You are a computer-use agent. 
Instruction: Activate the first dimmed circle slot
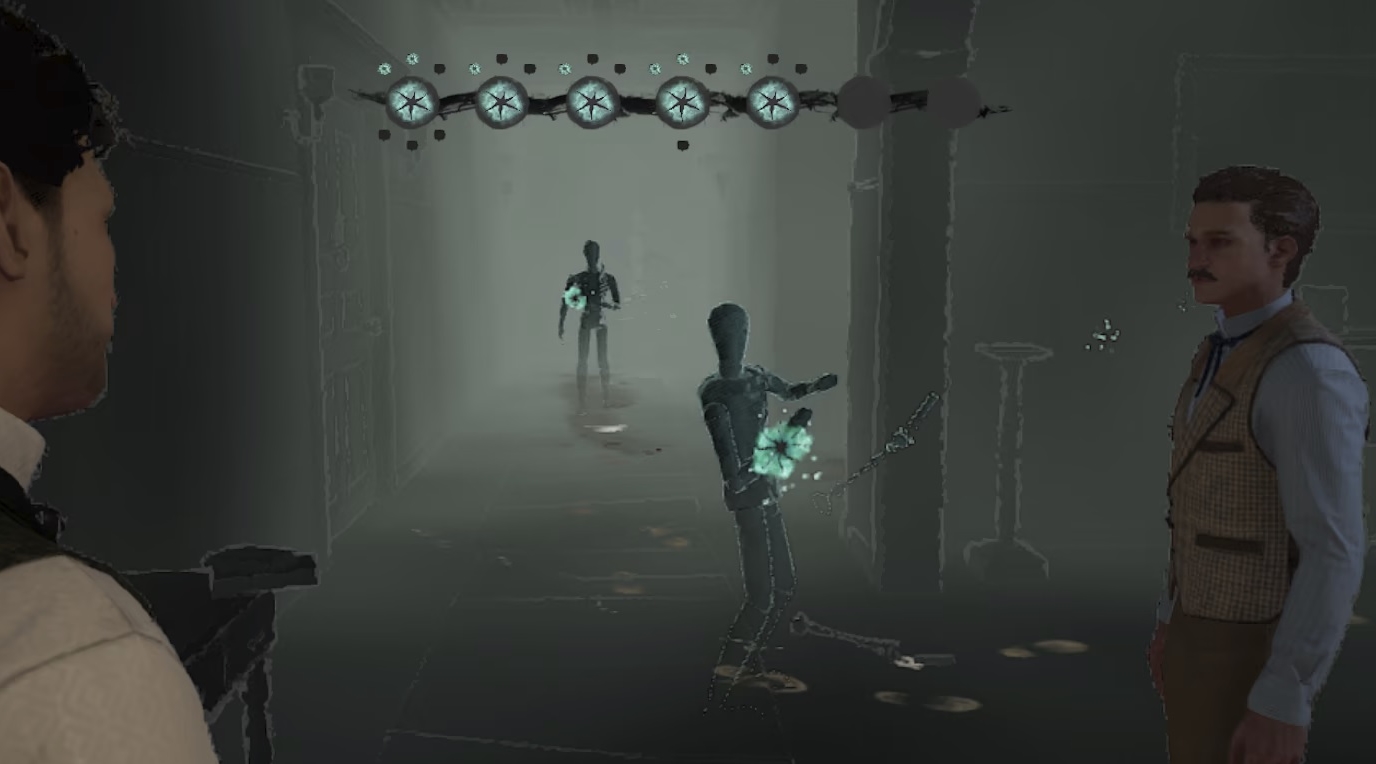(862, 99)
